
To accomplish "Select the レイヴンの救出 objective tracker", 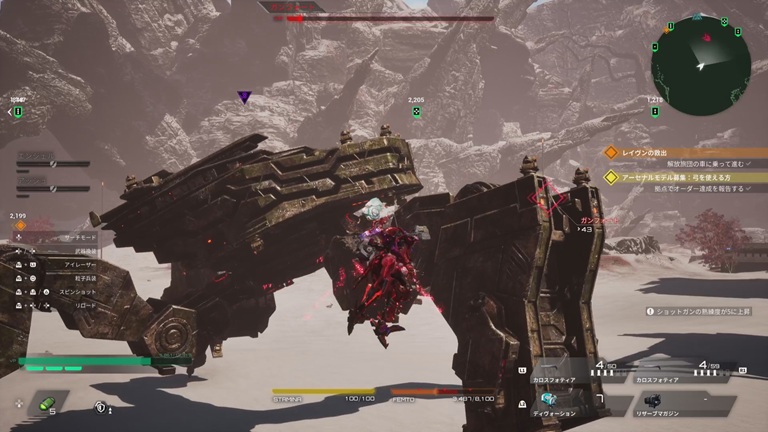I will click(x=650, y=152).
